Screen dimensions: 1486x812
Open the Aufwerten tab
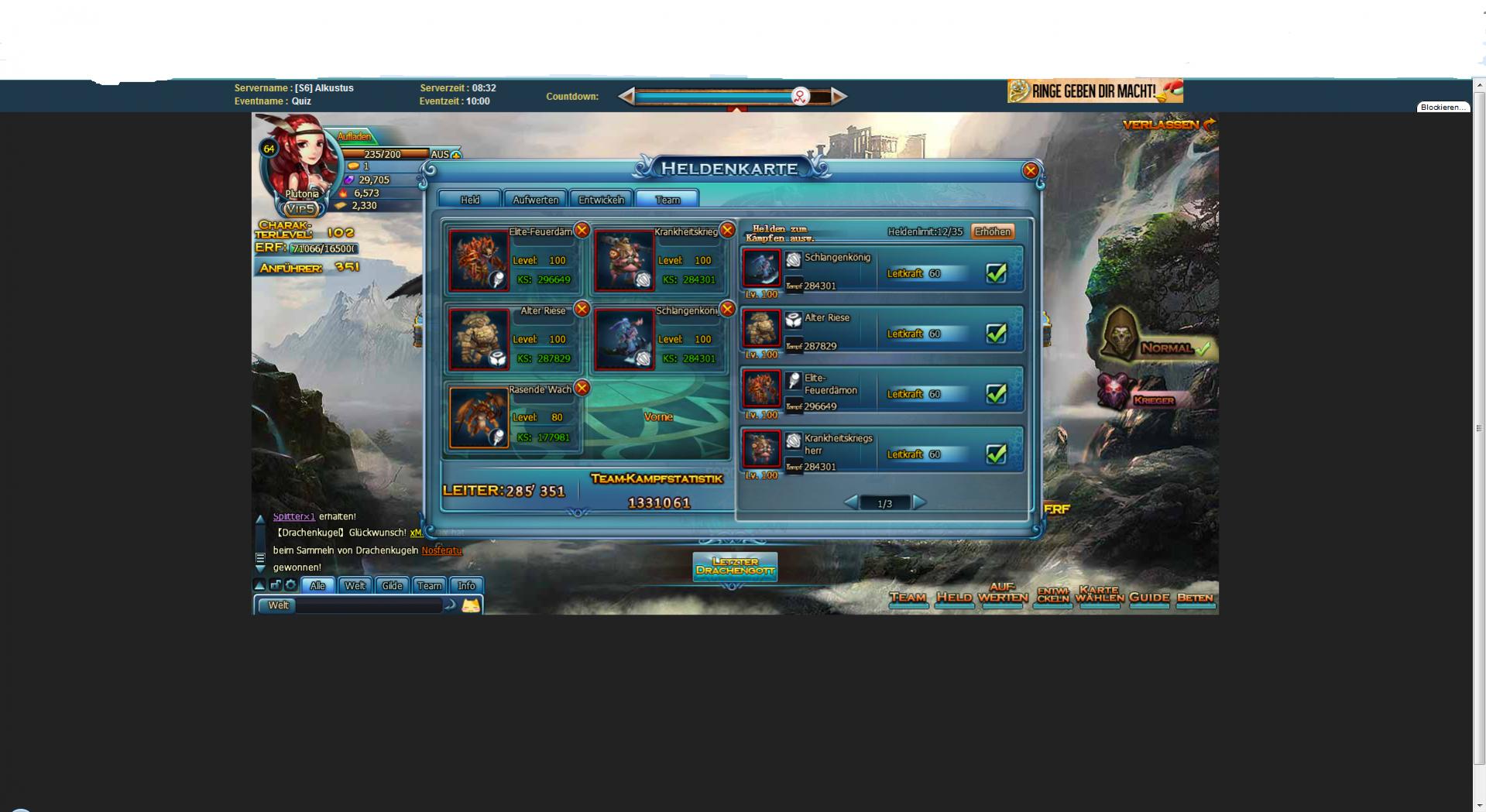535,200
